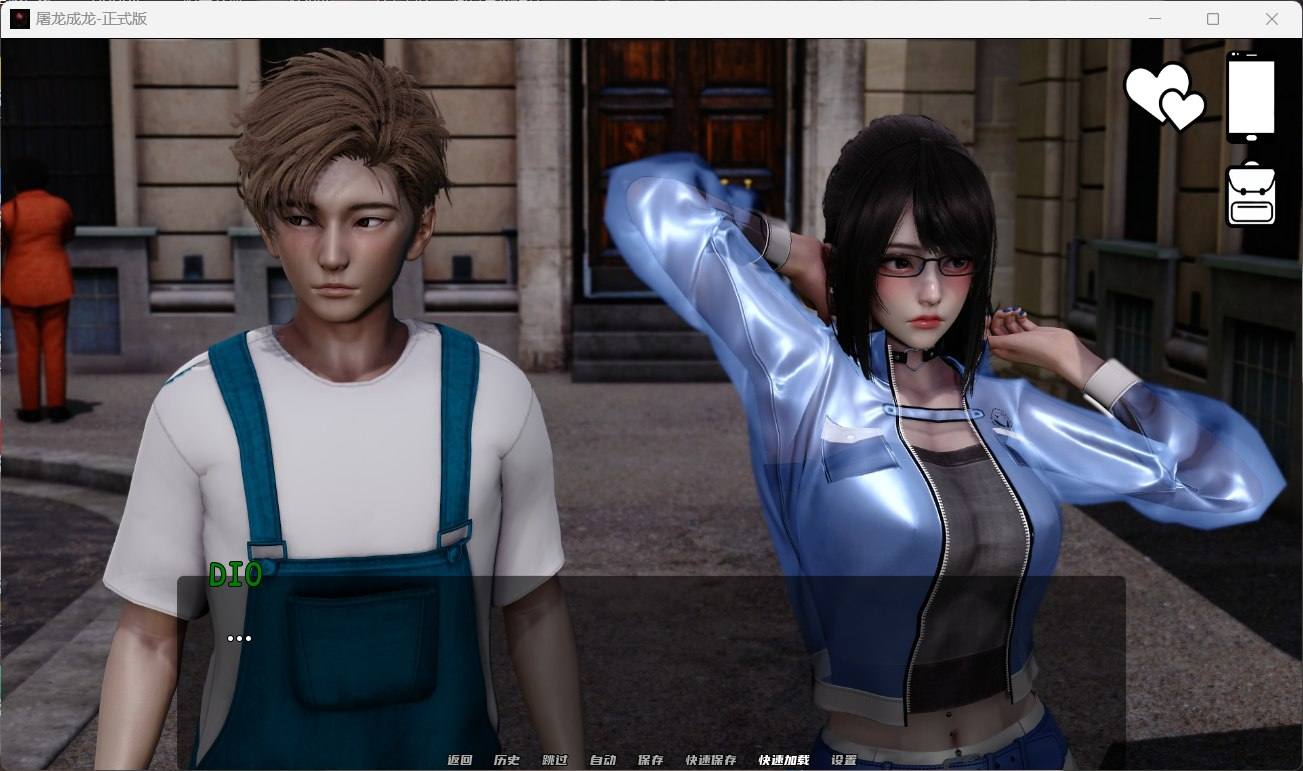Viewport: 1303px width, 771px height.
Task: Quick load a save via 快速加载
Action: tap(784, 760)
